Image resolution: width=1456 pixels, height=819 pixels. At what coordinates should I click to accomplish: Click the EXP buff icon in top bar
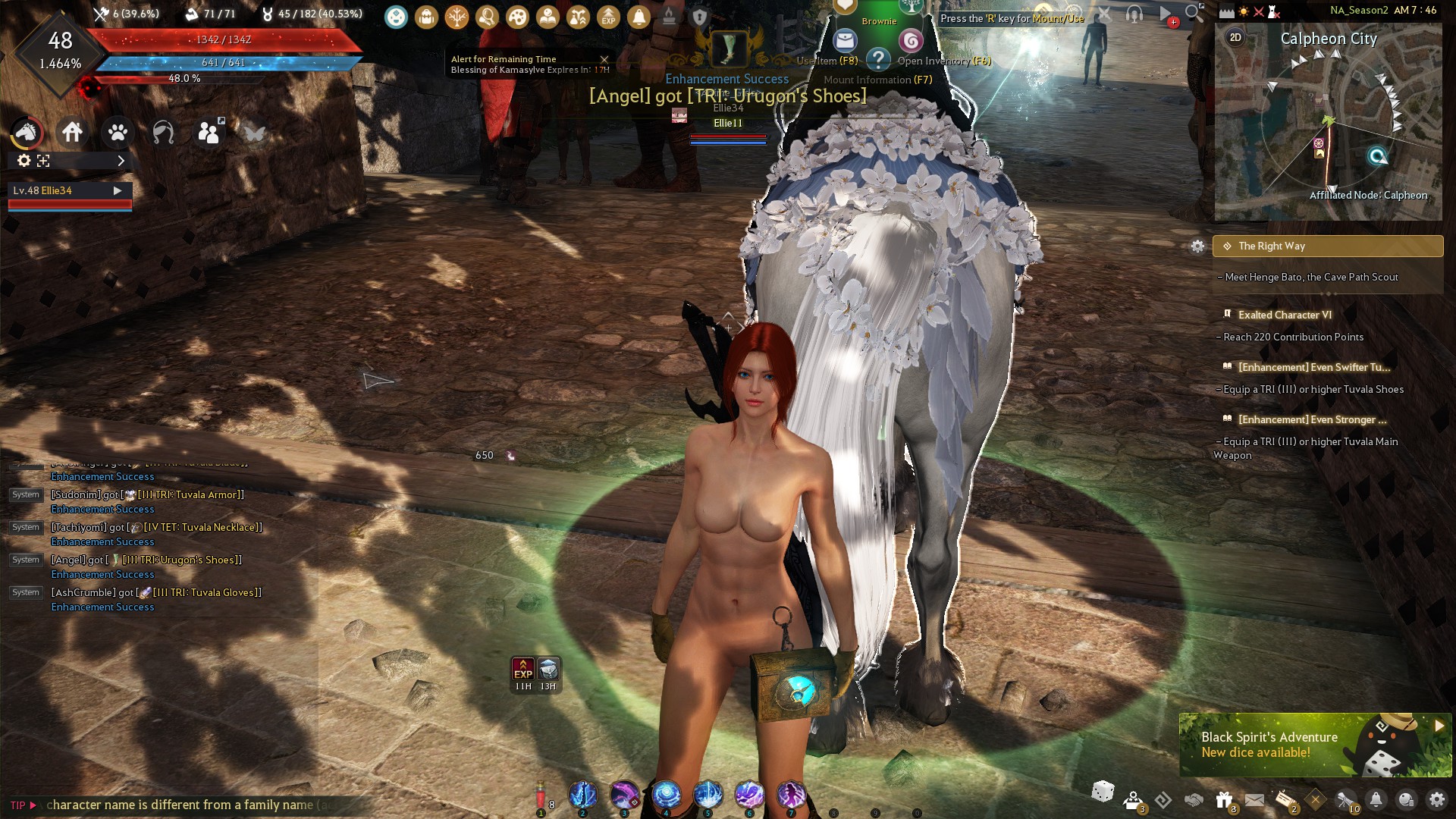[608, 17]
